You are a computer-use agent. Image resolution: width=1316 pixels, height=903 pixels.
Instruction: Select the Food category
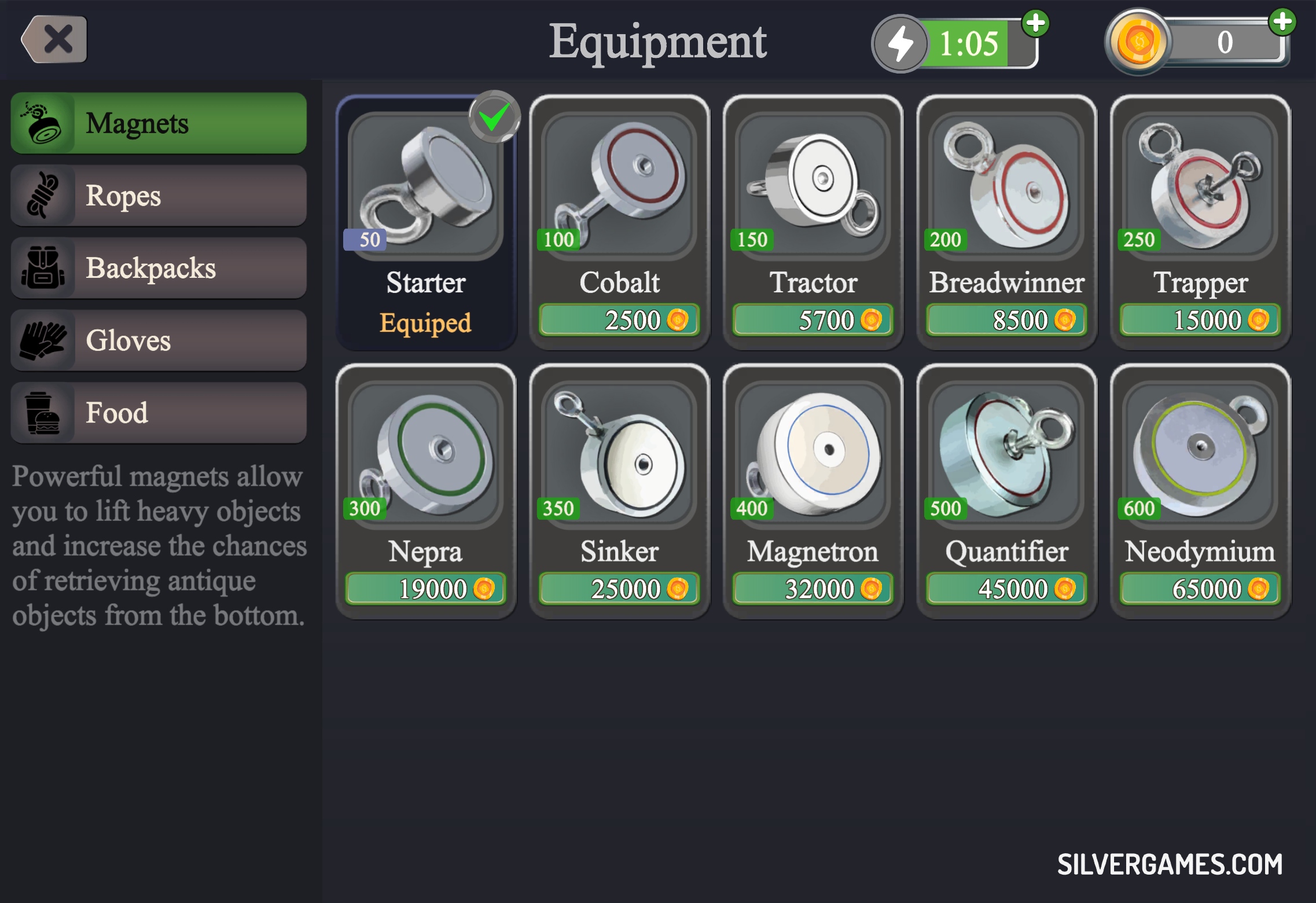tap(158, 413)
